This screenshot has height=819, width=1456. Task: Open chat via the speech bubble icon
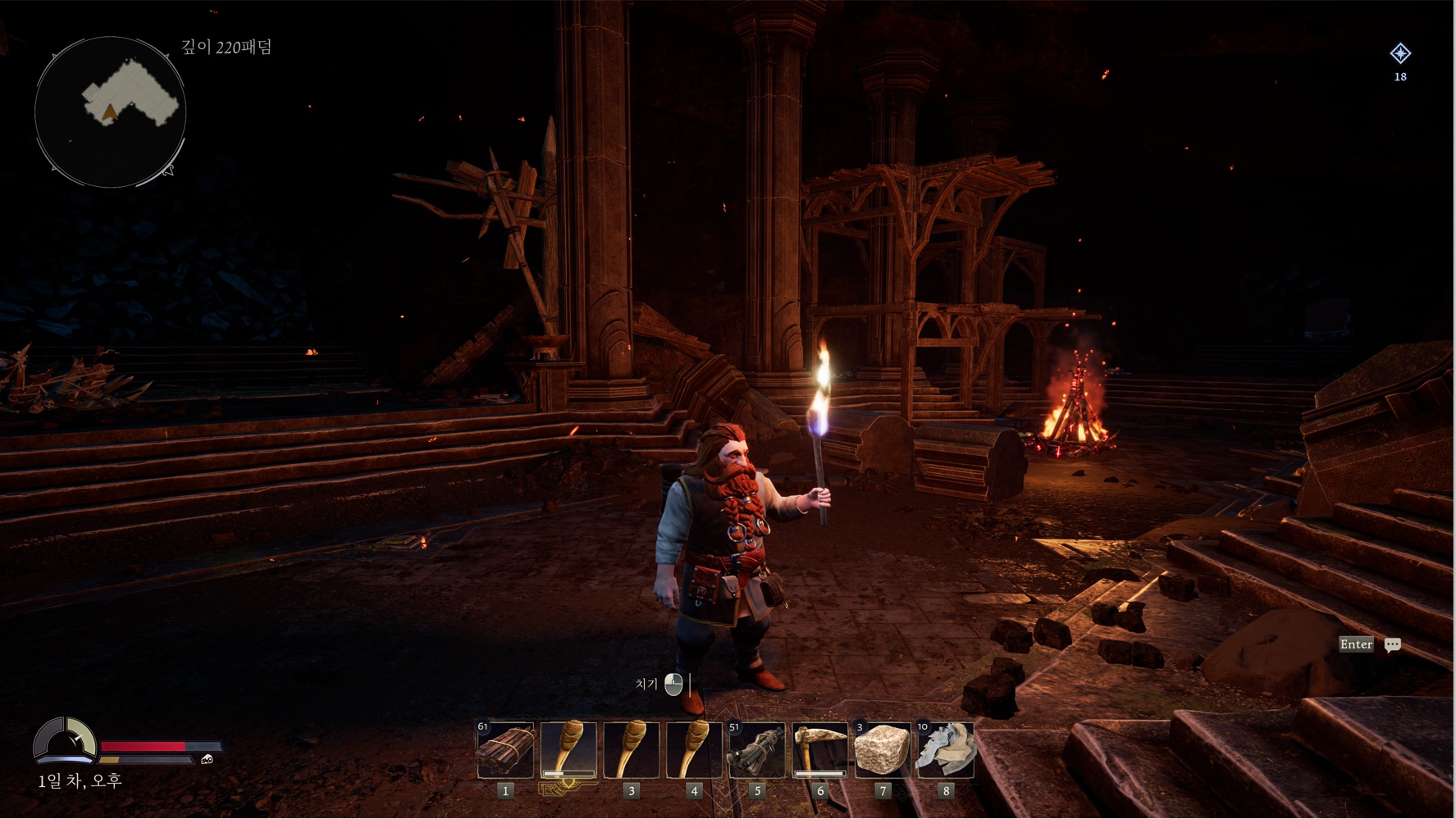[1392, 645]
